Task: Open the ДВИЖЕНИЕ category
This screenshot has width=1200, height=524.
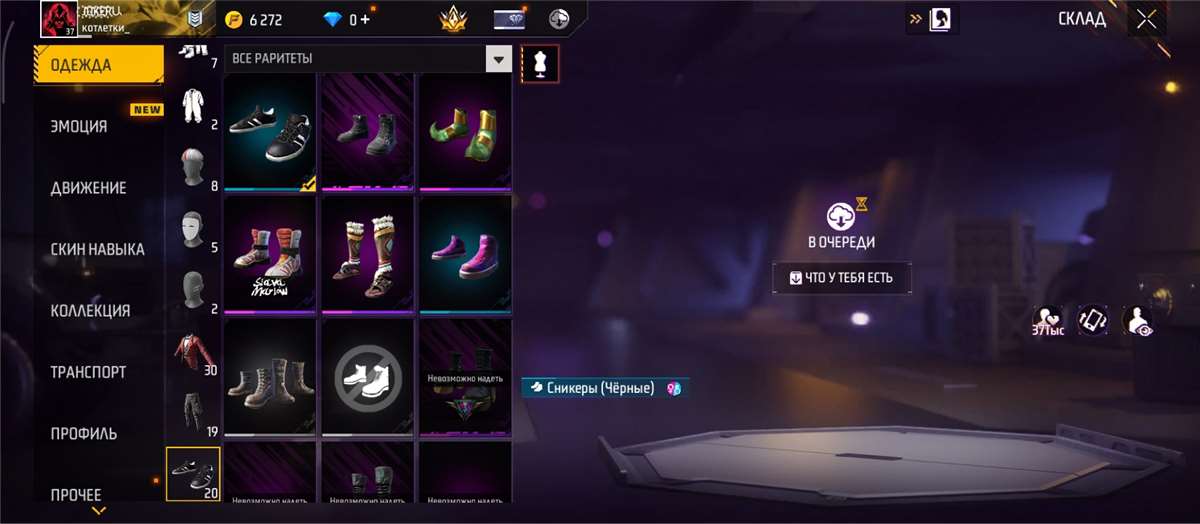Action: point(88,188)
